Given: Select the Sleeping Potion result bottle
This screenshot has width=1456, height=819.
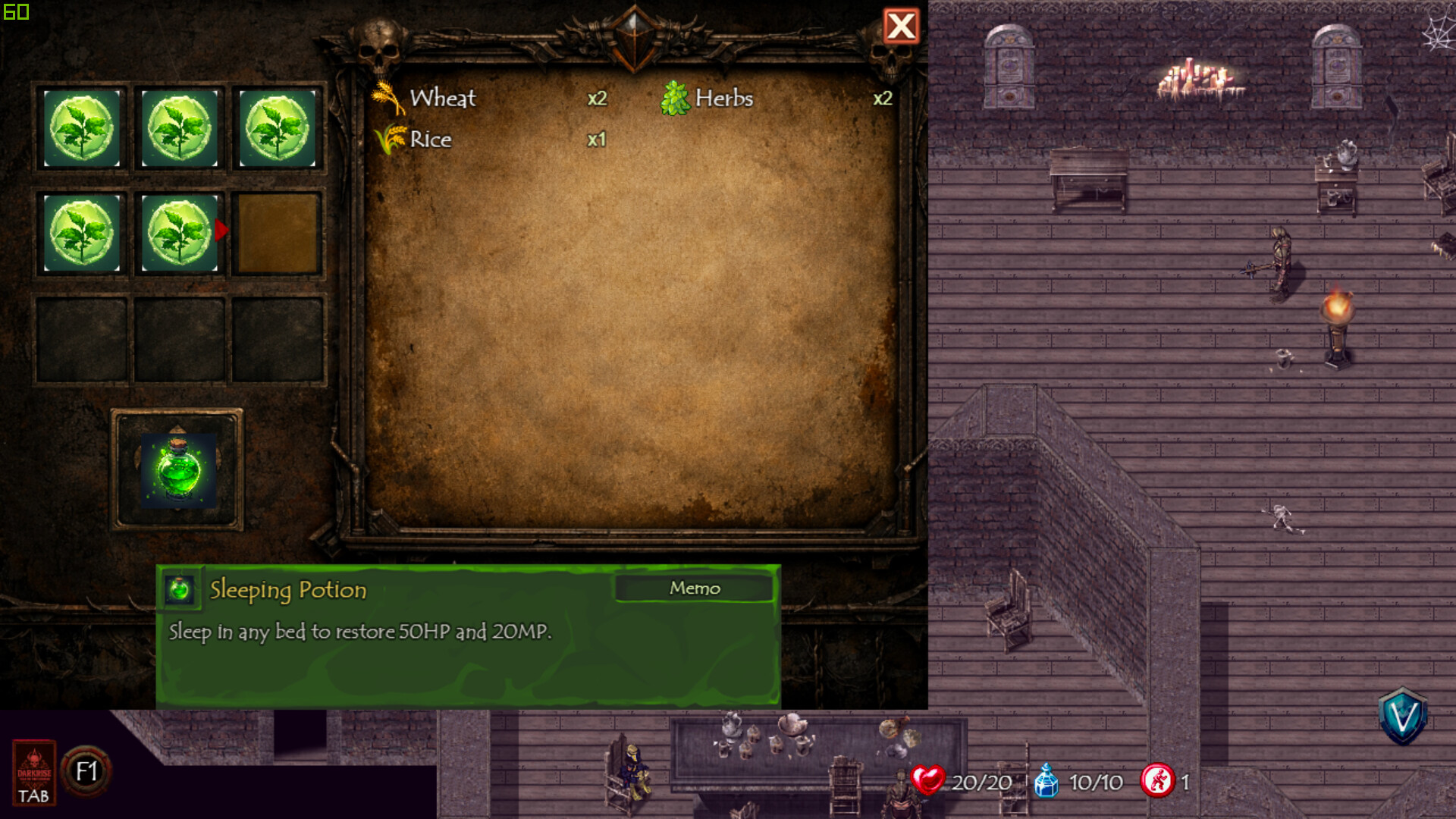Looking at the screenshot, I should pos(179,470).
